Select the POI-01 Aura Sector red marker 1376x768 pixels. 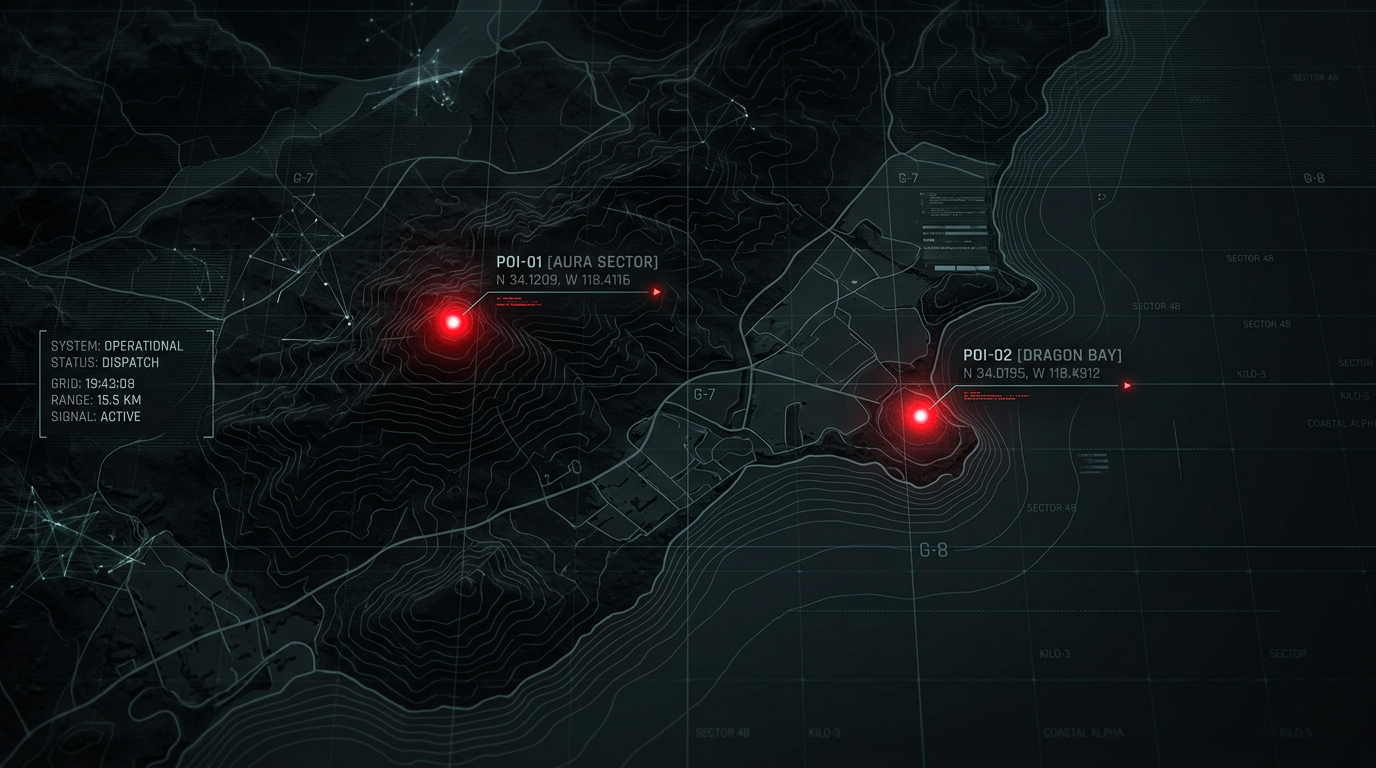(453, 322)
